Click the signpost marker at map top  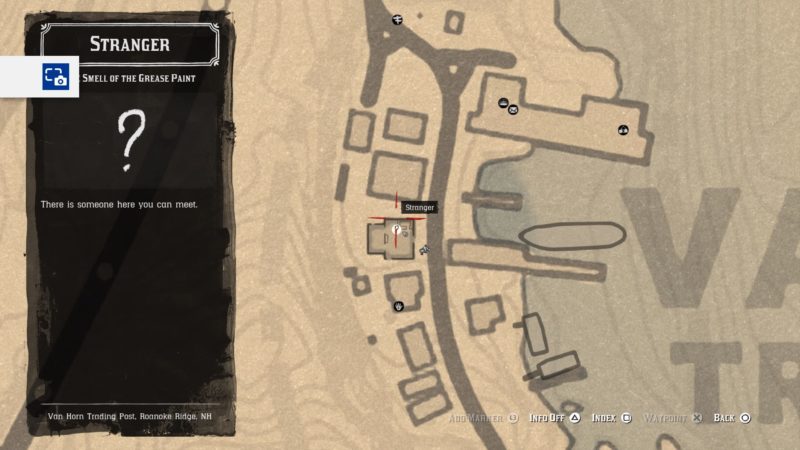click(397, 19)
